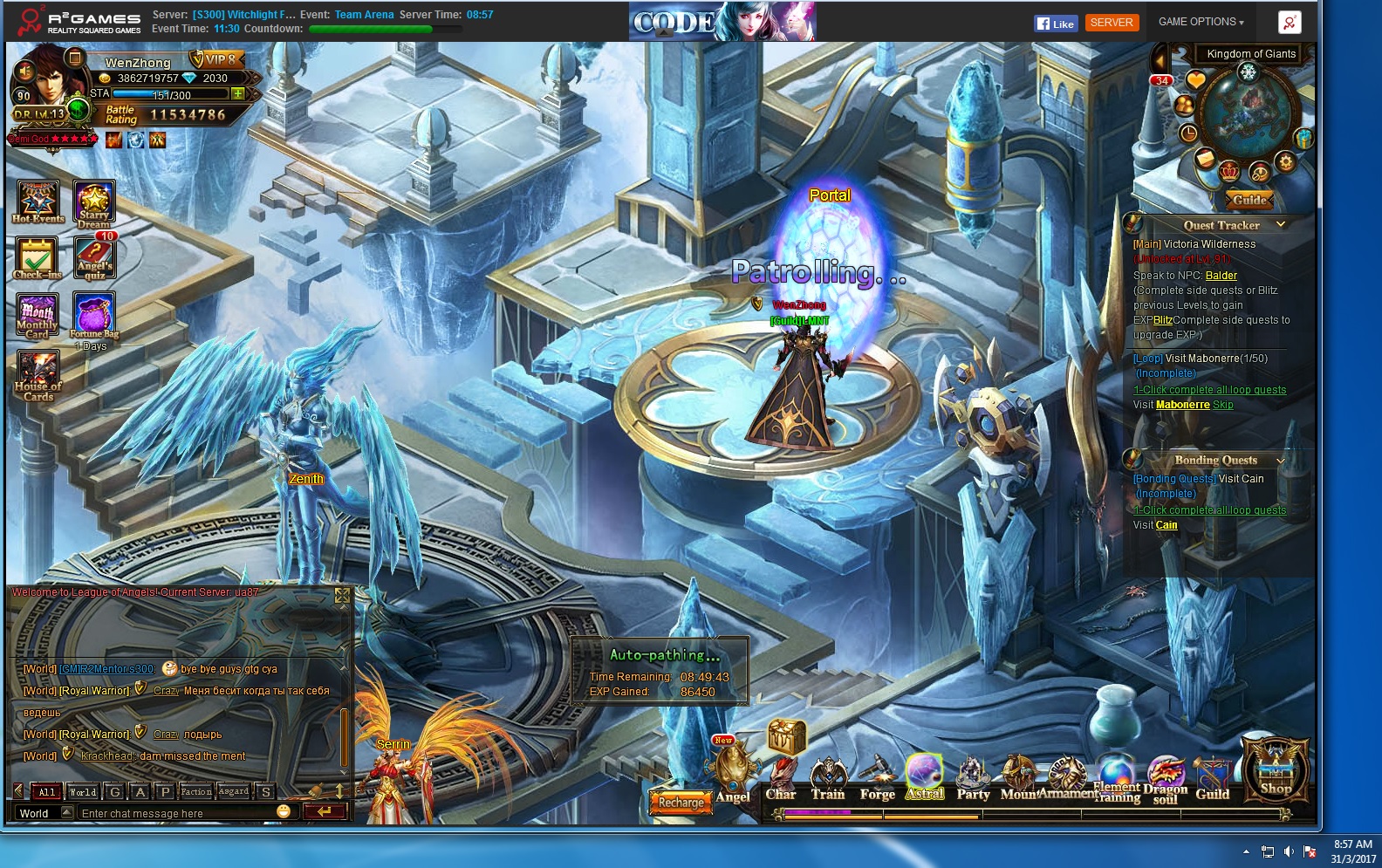This screenshot has width=1382, height=868.
Task: Click the chat message input field
Action: (x=174, y=813)
